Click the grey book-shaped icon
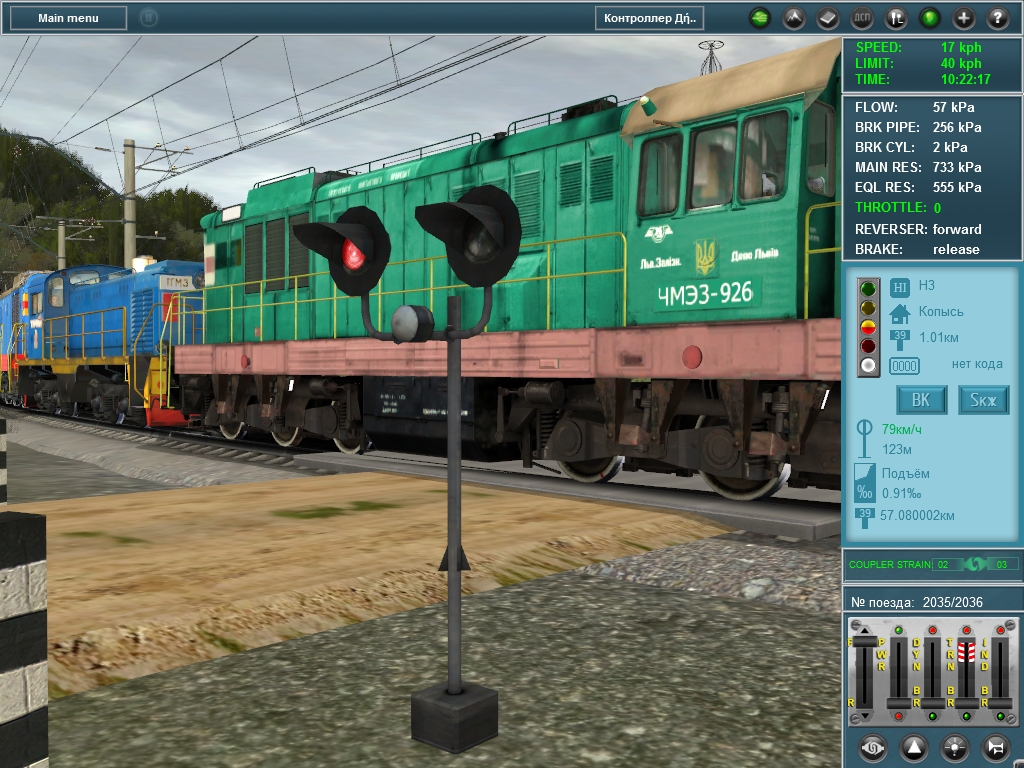 pyautogui.click(x=828, y=18)
